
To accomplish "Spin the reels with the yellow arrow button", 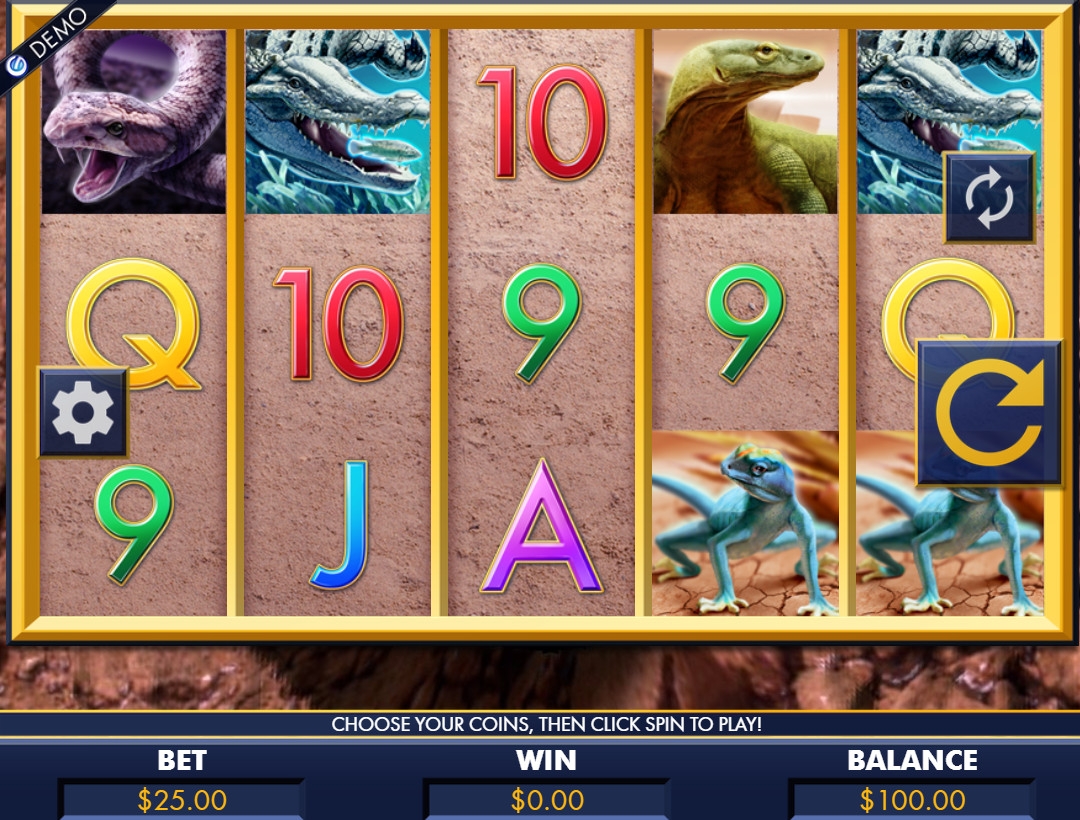I will (x=989, y=413).
